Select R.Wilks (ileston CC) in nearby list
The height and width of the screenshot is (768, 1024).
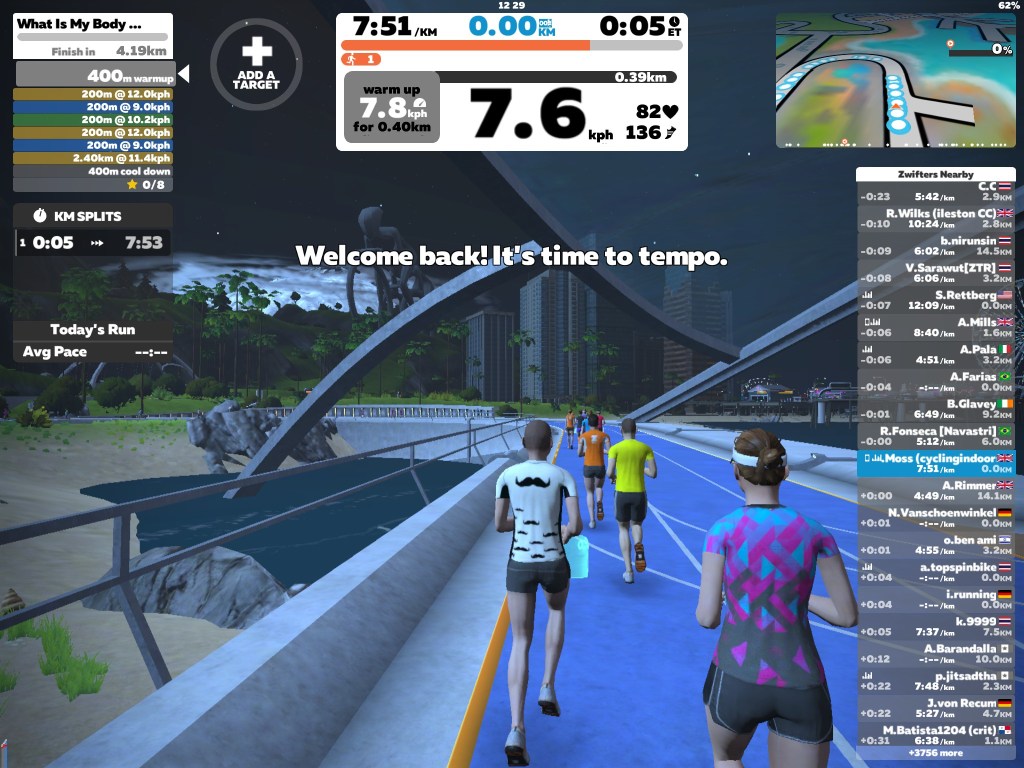coord(936,218)
